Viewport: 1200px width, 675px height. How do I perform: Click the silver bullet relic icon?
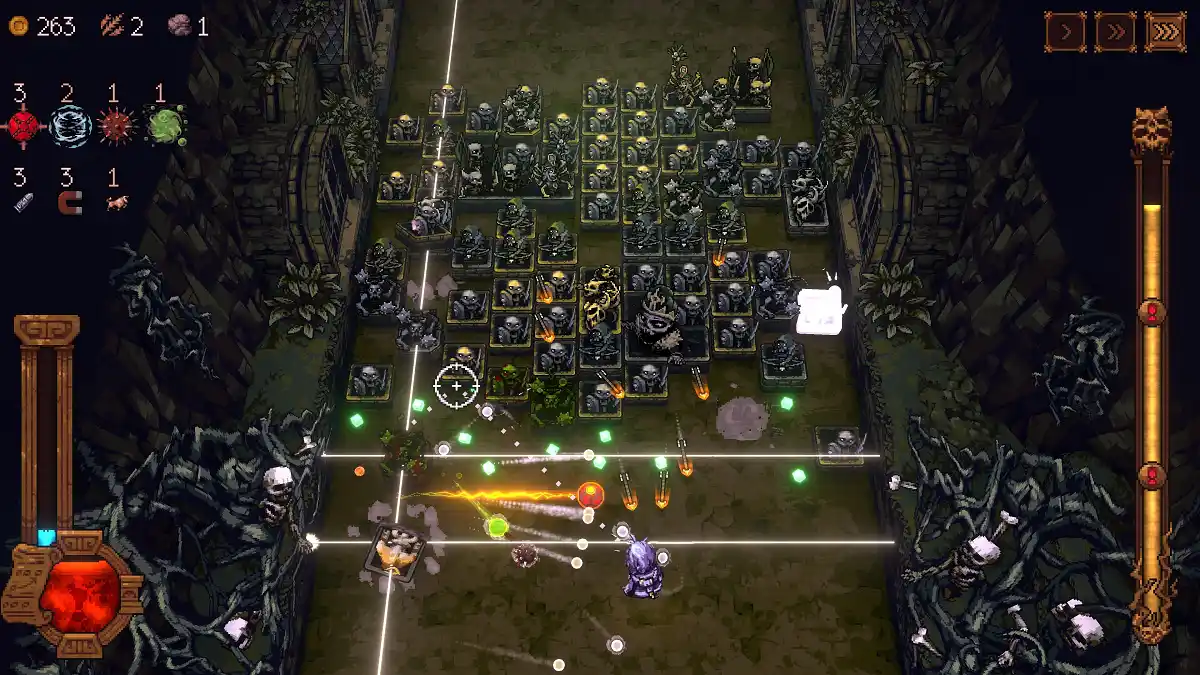[x=23, y=204]
